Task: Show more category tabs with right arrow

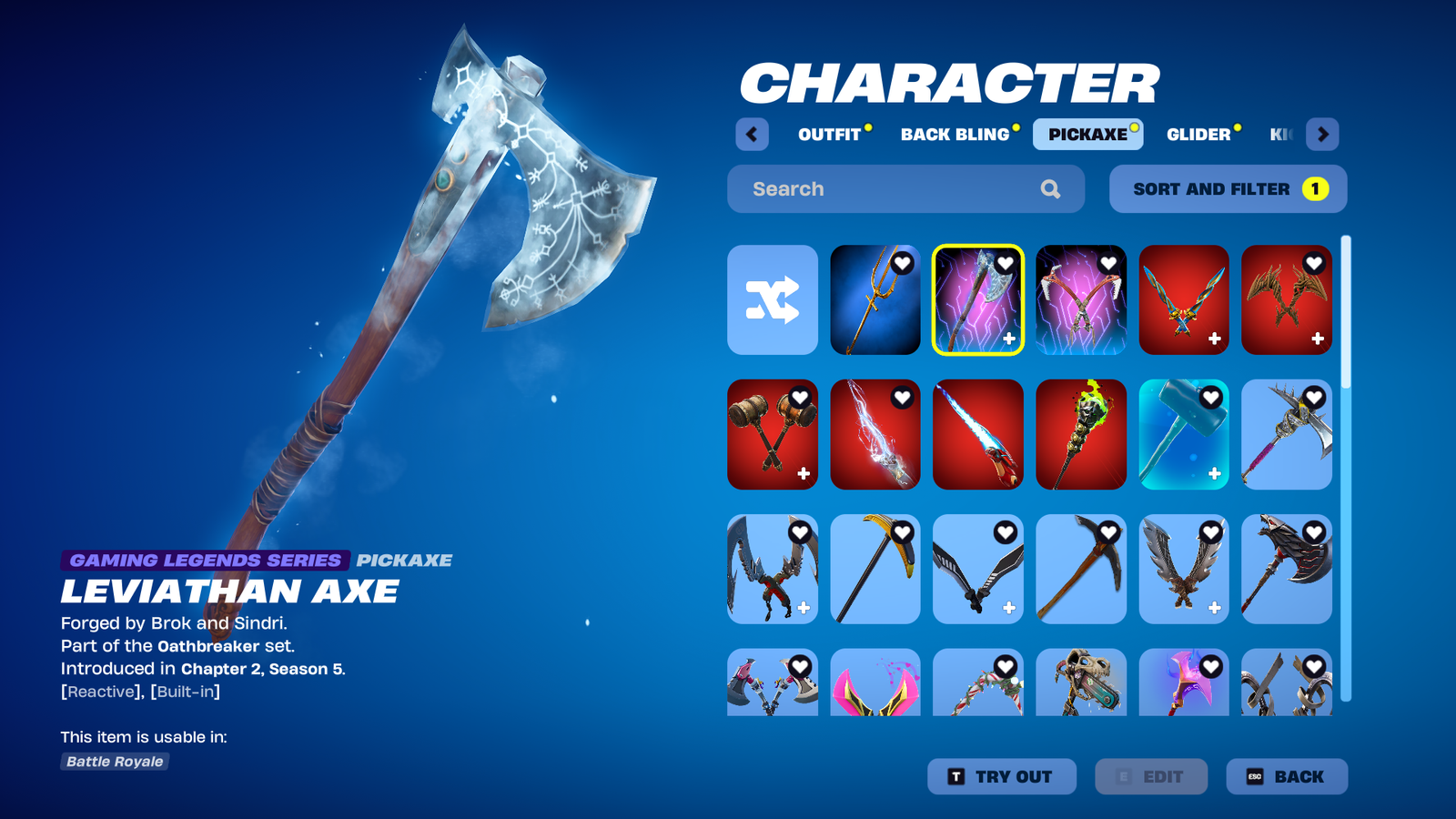Action: point(1322,135)
